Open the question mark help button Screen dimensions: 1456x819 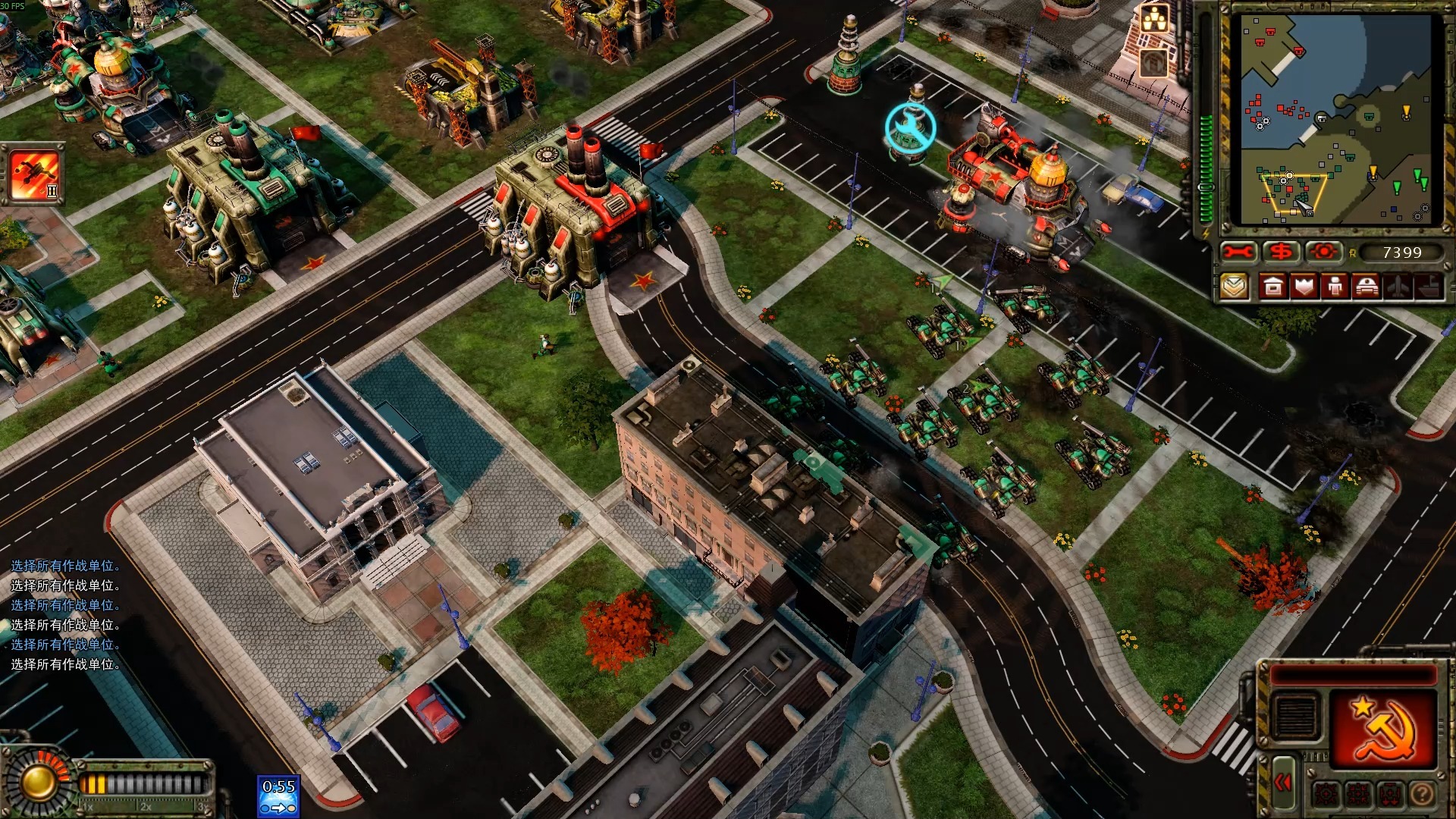(1423, 794)
